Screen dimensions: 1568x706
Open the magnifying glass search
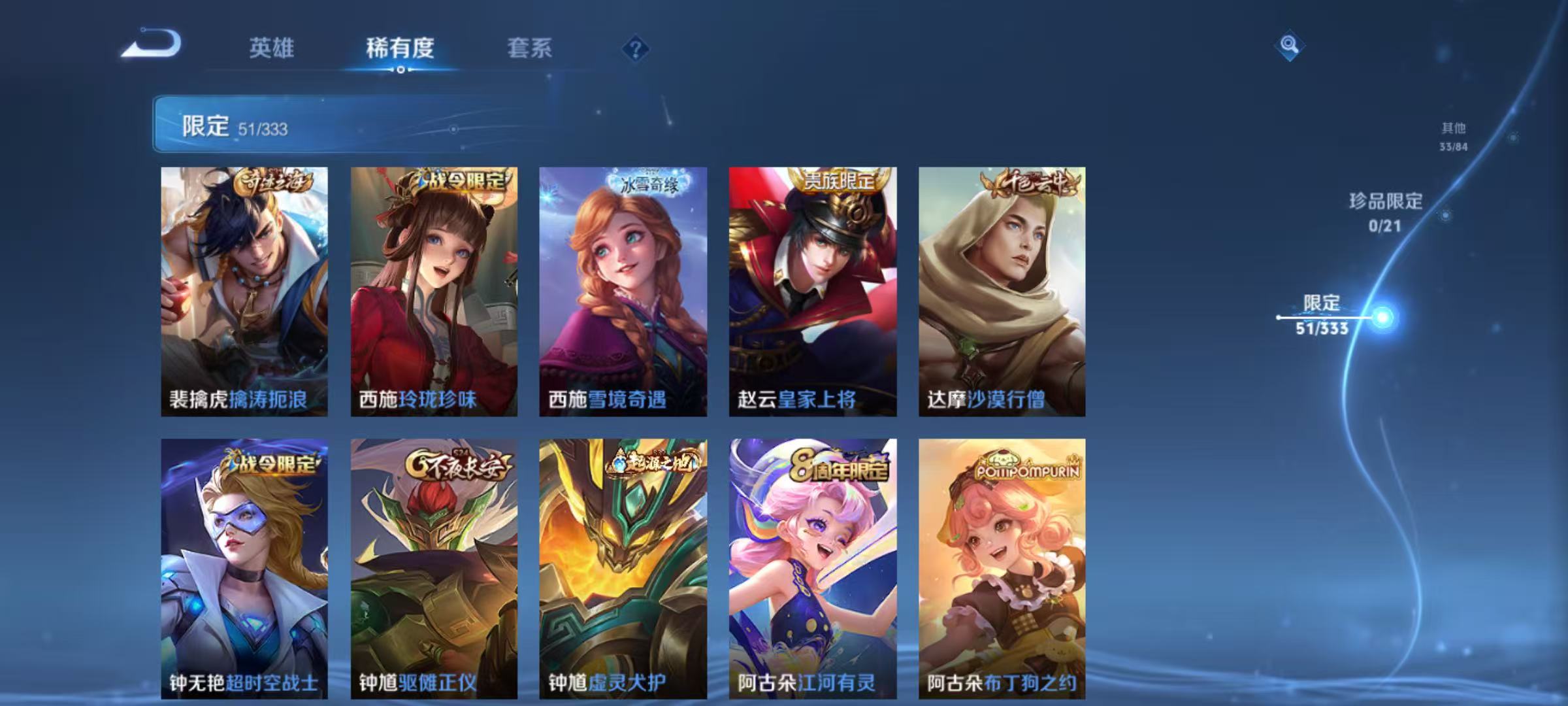pyautogui.click(x=1288, y=45)
